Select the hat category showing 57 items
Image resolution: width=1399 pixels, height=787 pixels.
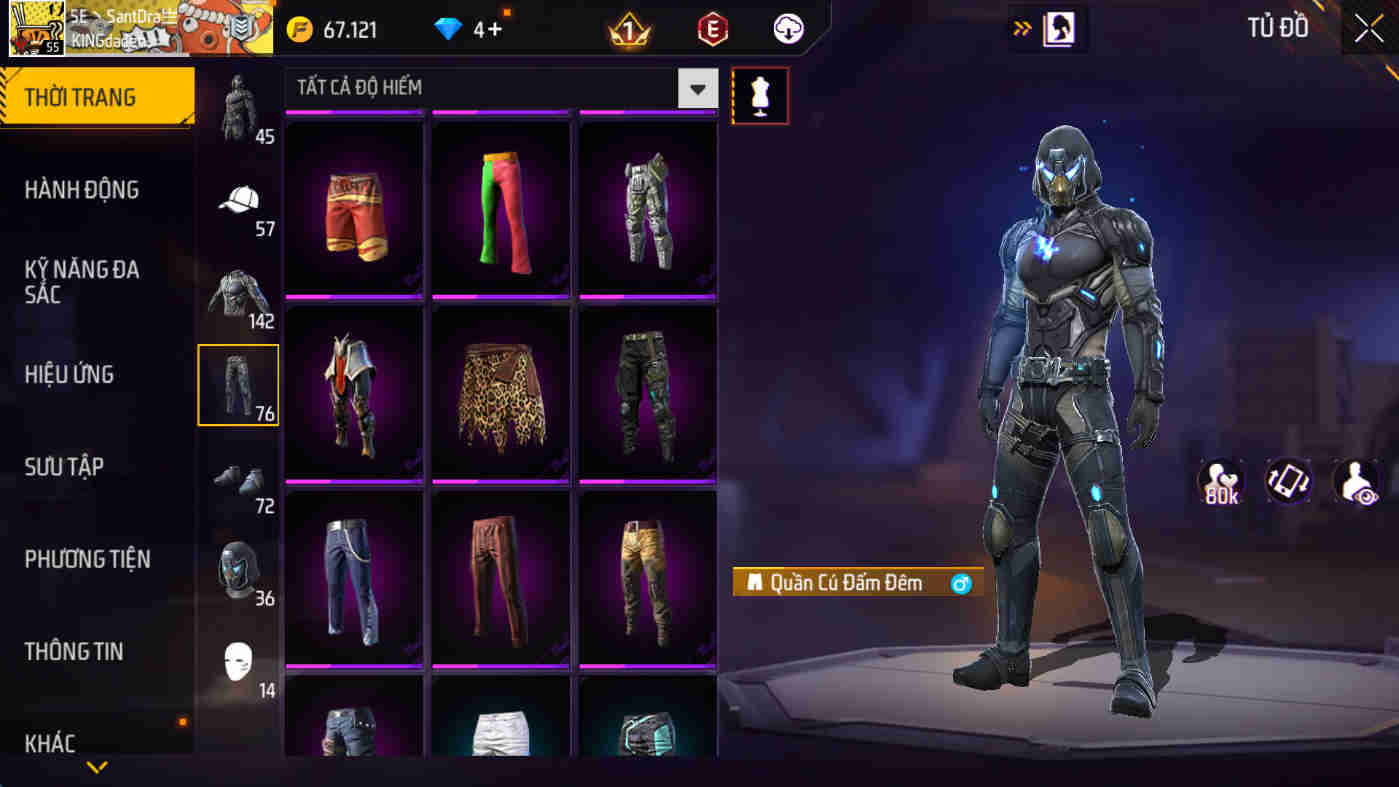tap(238, 205)
